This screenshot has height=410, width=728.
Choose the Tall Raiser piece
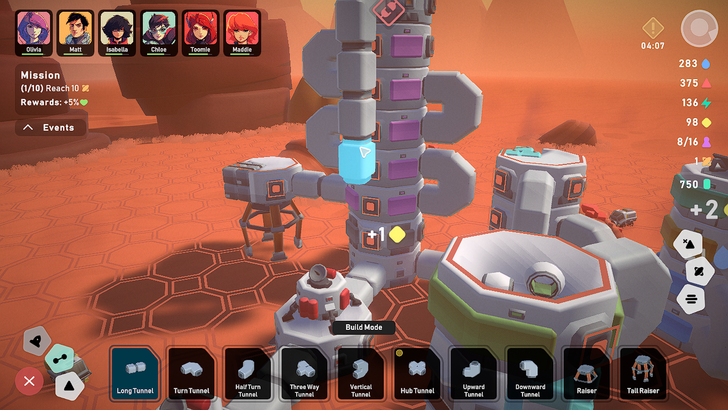[x=644, y=372]
